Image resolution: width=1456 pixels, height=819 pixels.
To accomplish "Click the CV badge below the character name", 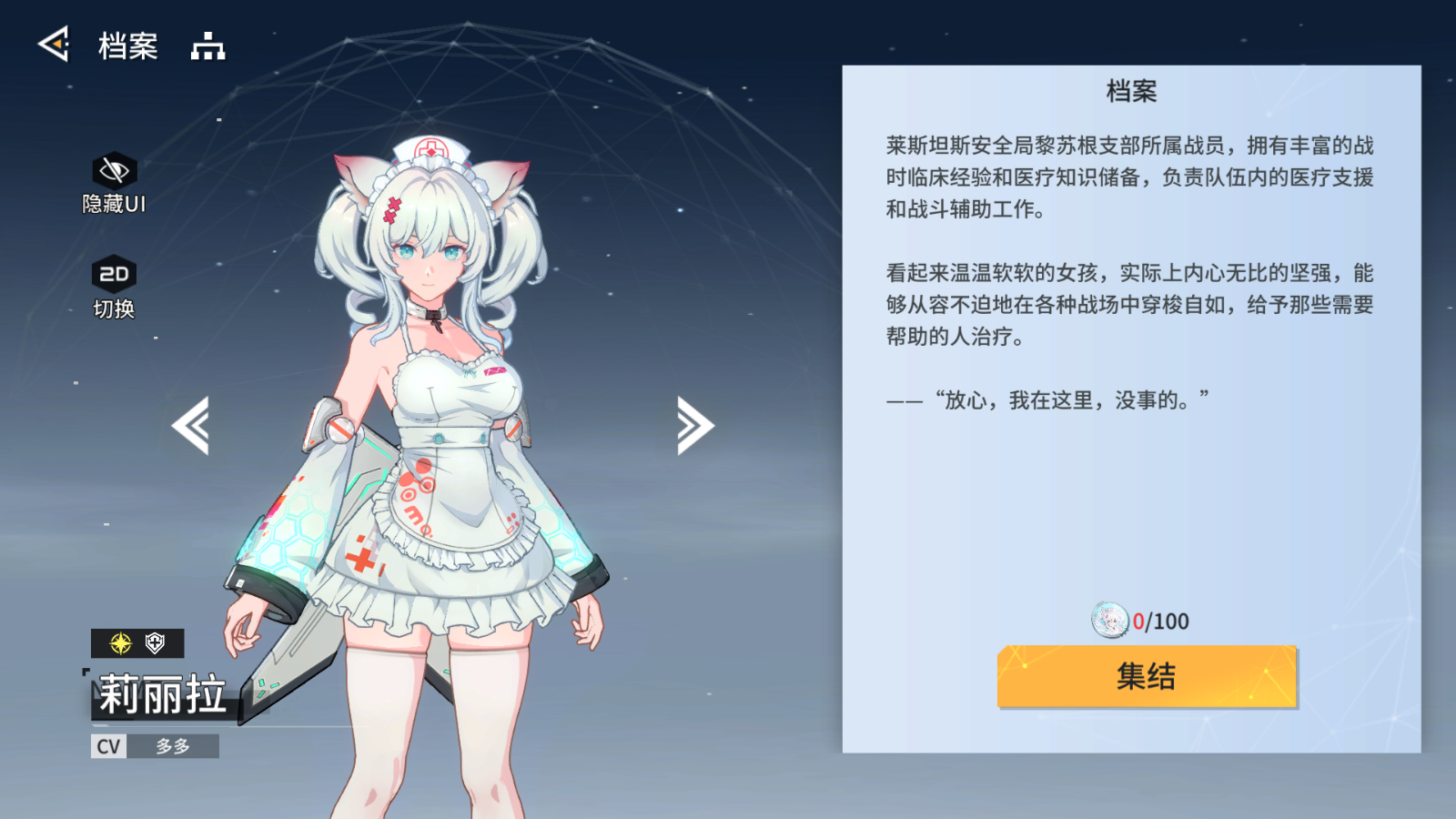I will (107, 746).
